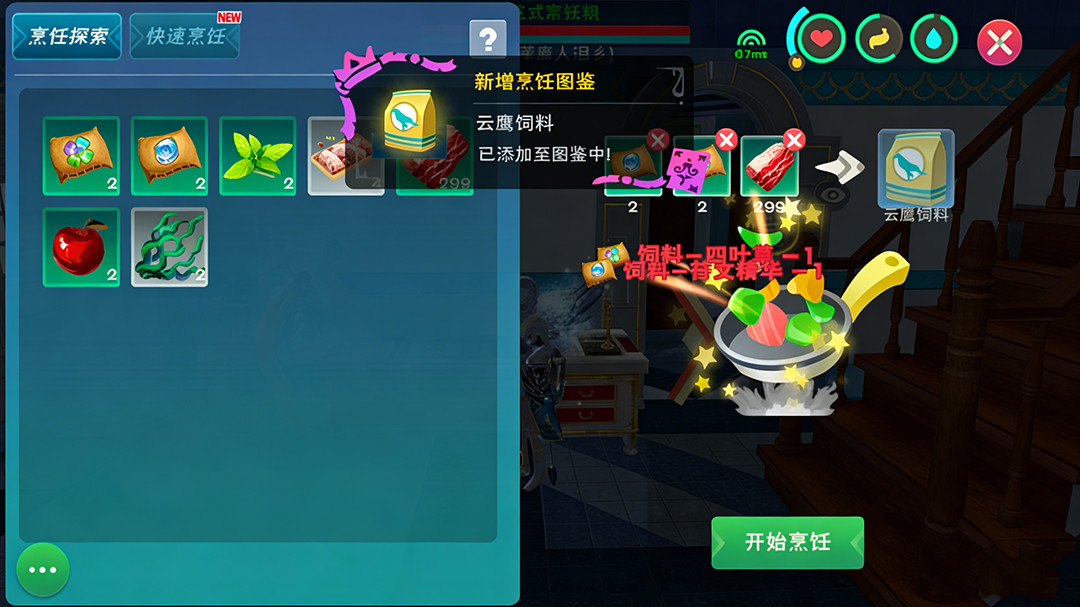Switch to the 烹饪探索 tab

(x=67, y=36)
